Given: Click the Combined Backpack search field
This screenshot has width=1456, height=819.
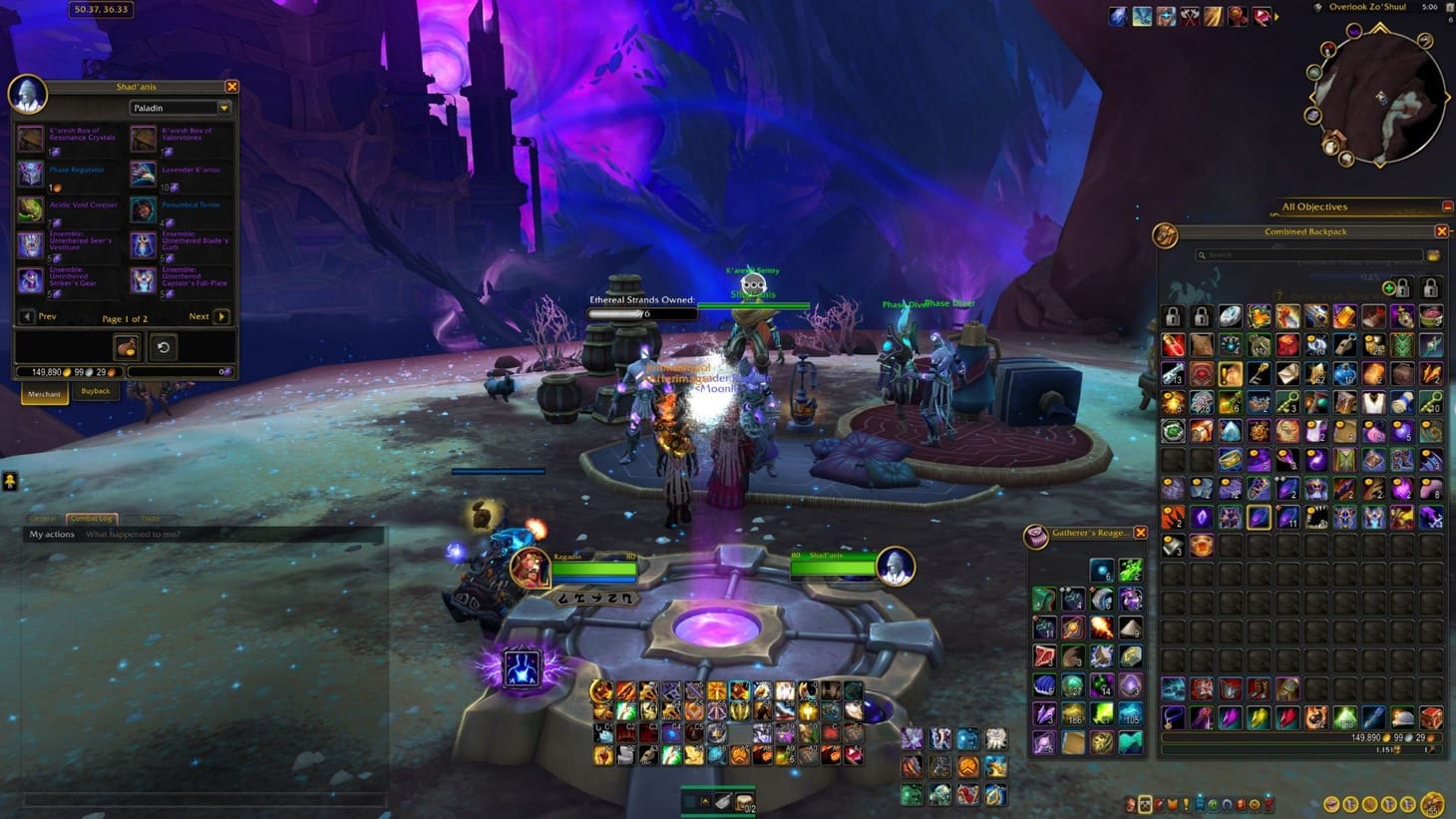Looking at the screenshot, I should coord(1306,254).
